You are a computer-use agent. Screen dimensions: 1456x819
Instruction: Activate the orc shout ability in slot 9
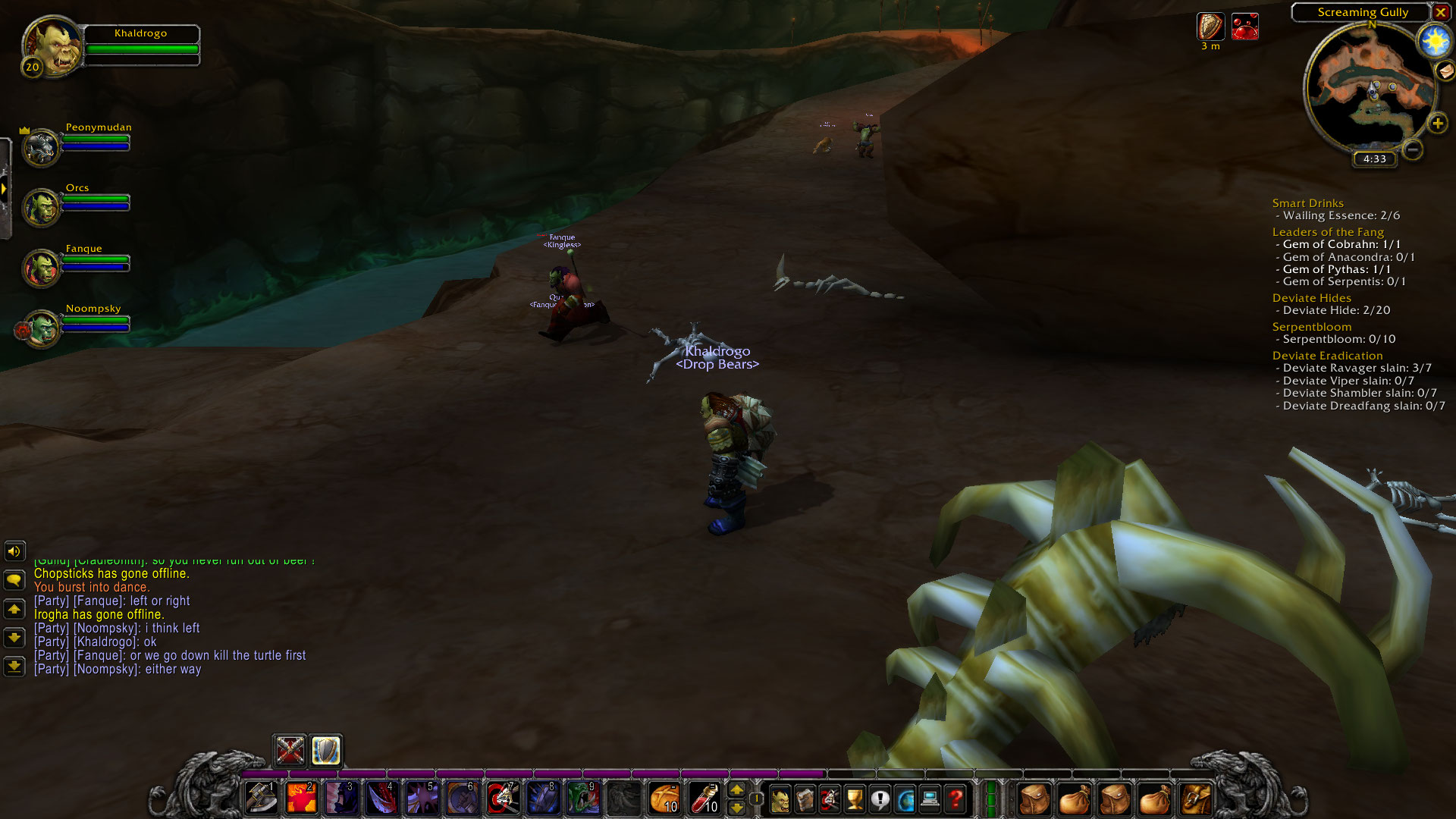click(x=583, y=799)
